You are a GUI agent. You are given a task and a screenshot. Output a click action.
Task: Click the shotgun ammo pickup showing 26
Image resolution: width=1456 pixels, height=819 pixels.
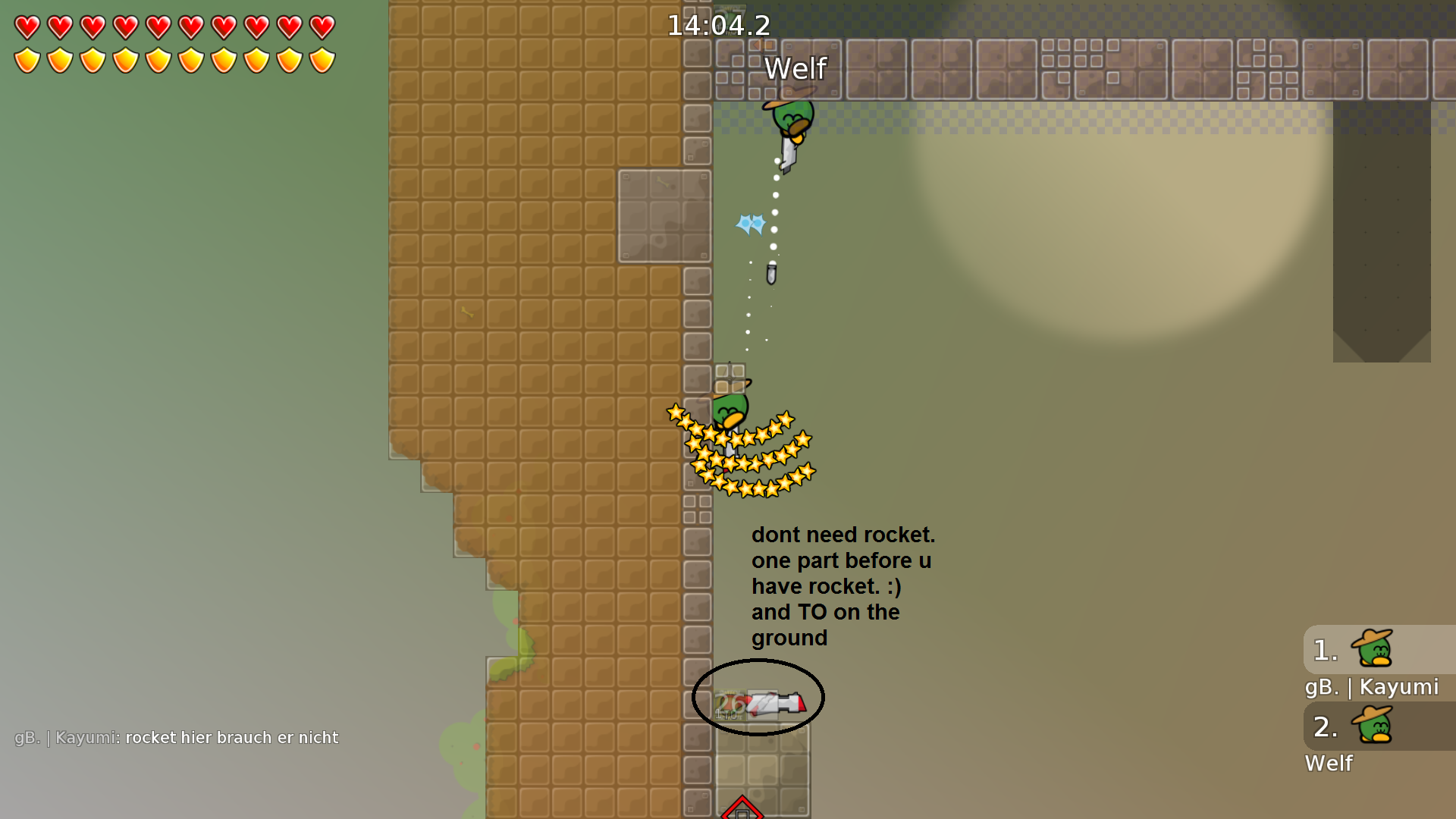point(730,704)
